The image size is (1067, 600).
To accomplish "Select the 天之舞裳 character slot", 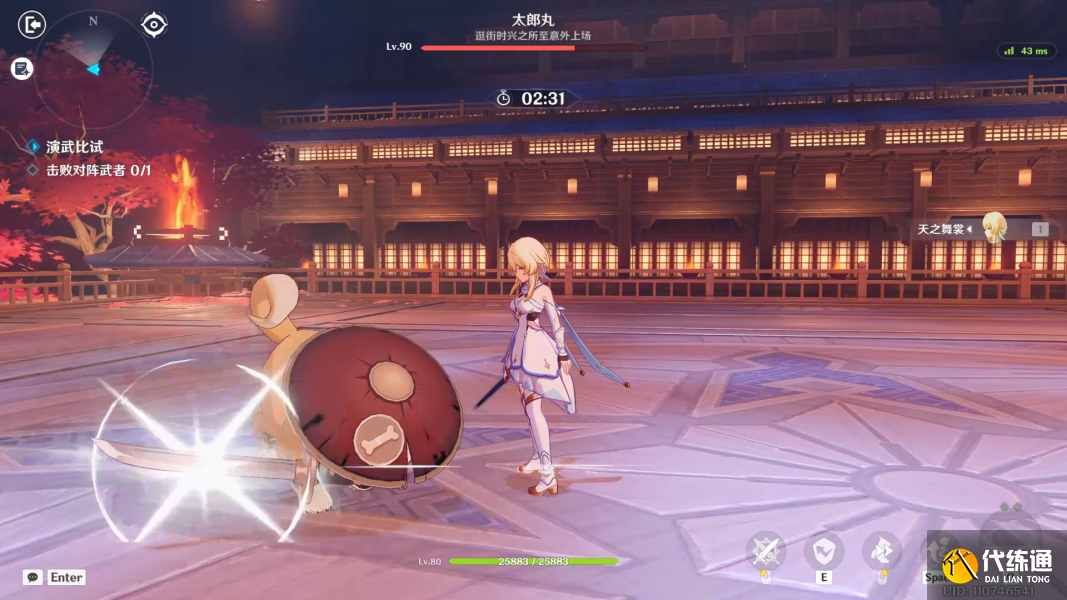I will pos(980,229).
